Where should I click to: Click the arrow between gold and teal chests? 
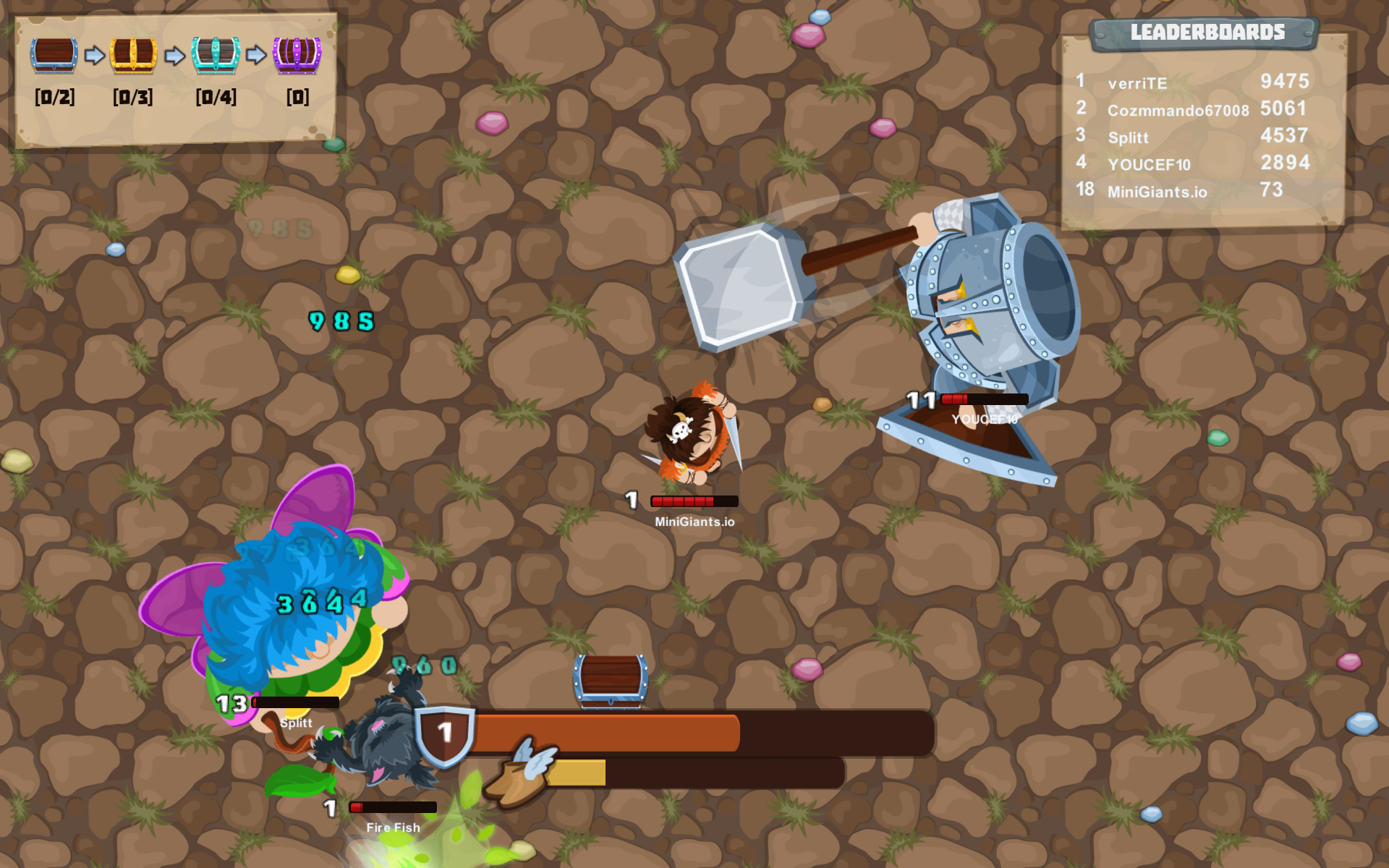tap(176, 54)
